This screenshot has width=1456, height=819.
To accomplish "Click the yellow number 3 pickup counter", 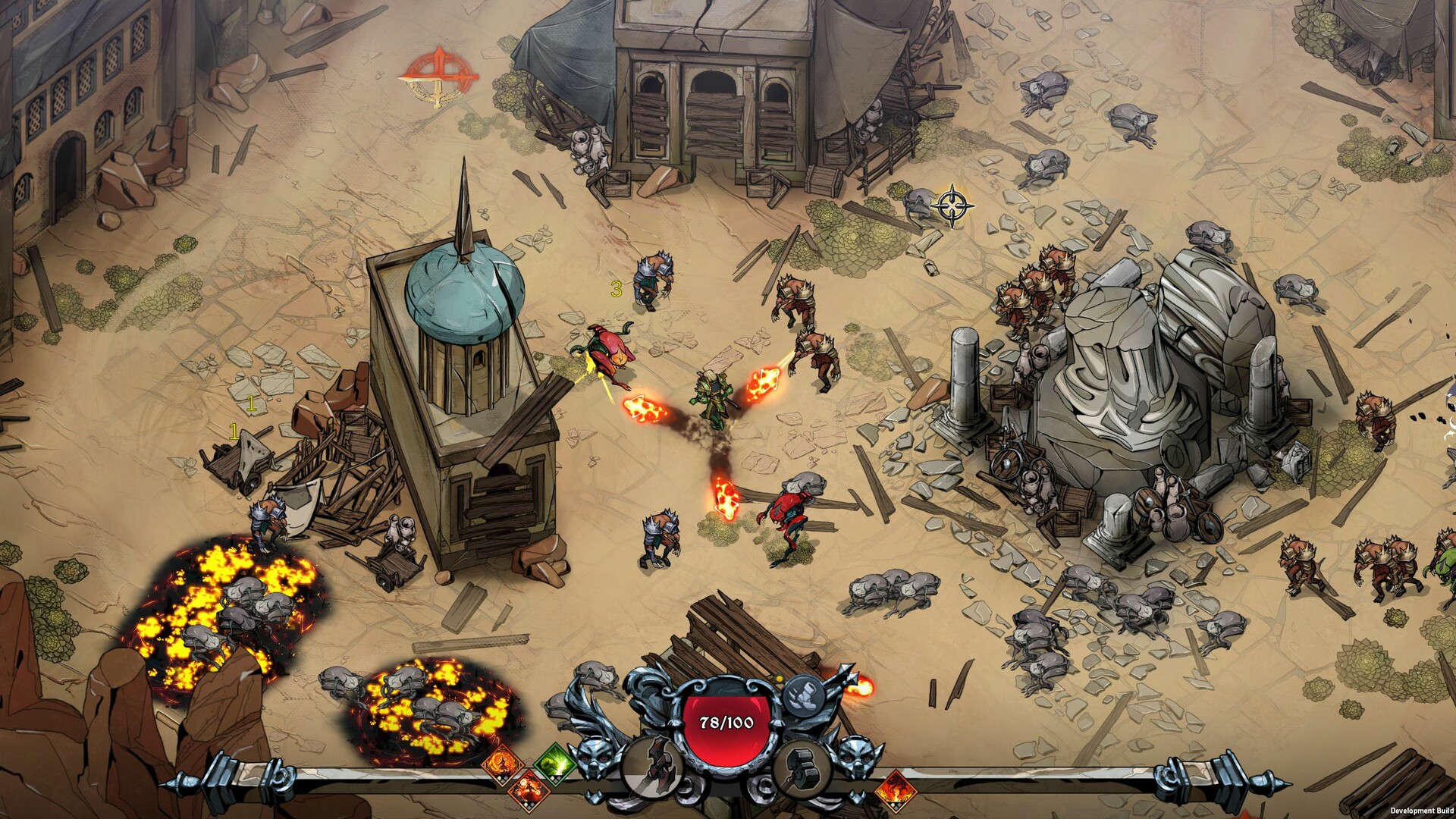I will pos(616,287).
